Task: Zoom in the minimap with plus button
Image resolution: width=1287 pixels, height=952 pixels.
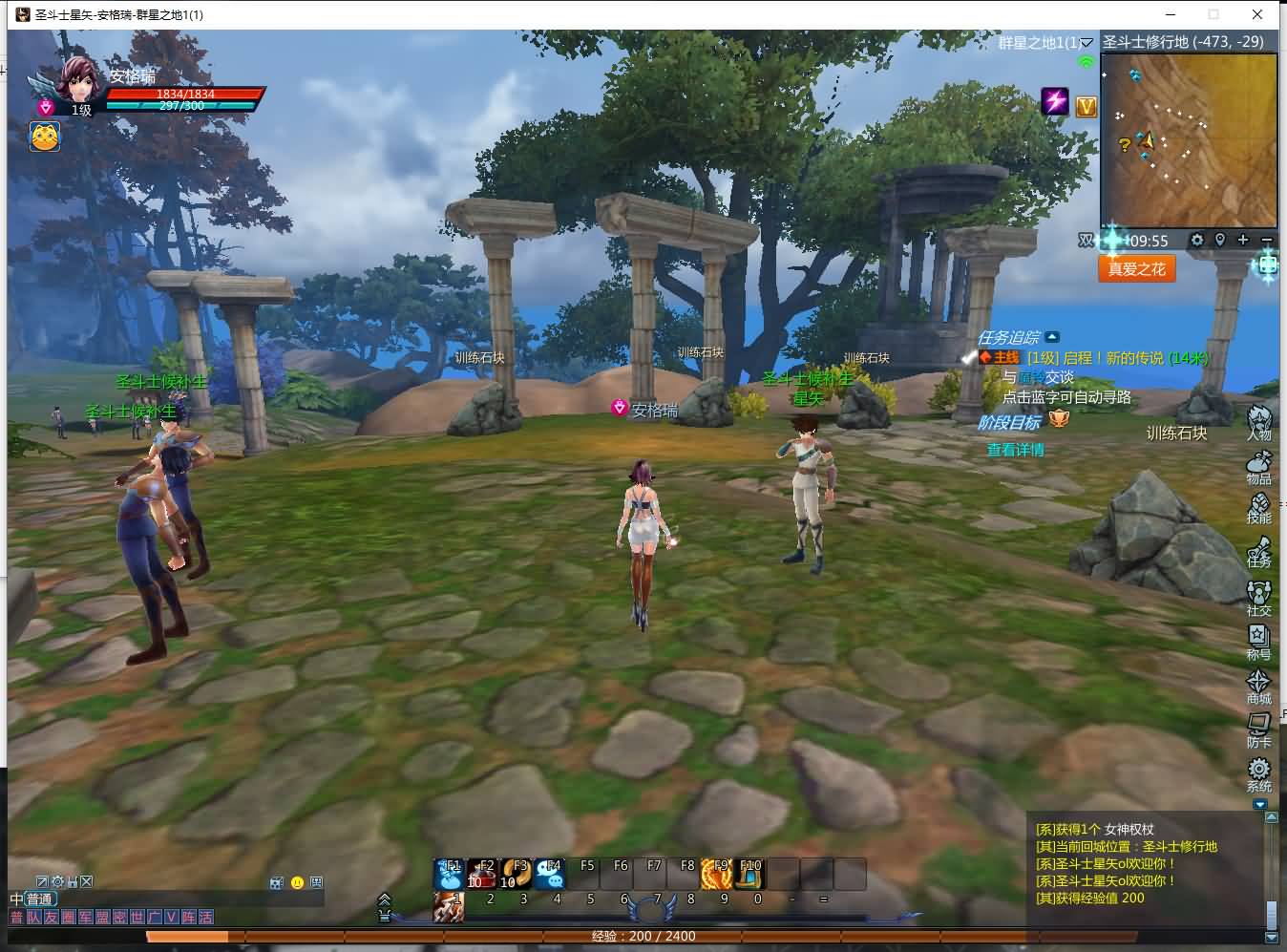Action: pos(1243,240)
